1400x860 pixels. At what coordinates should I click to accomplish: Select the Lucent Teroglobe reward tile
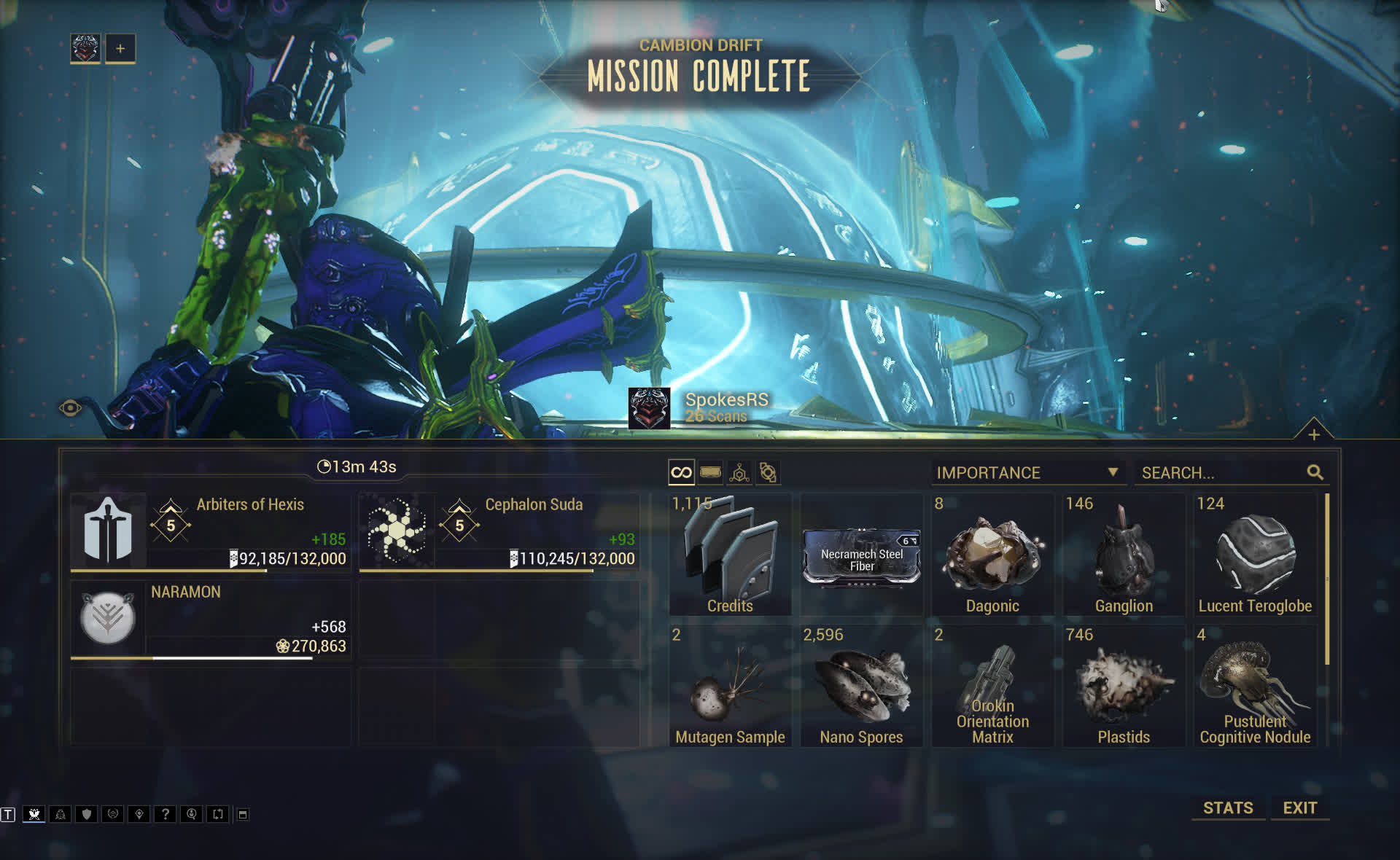pos(1255,555)
